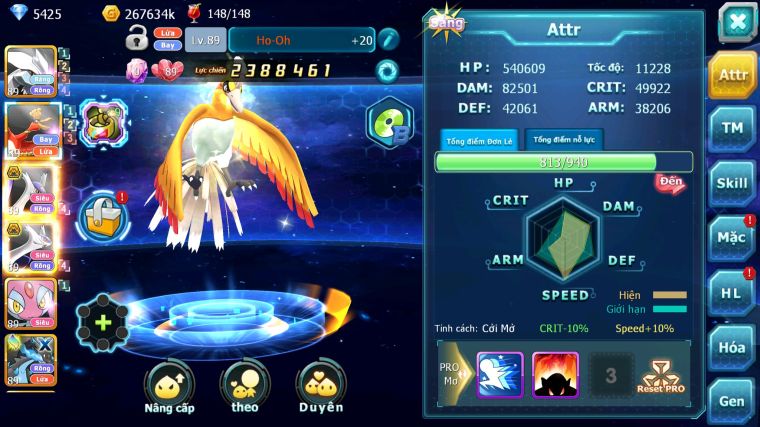The image size is (760, 427).
Task: Select the Hóa tab
Action: point(733,347)
